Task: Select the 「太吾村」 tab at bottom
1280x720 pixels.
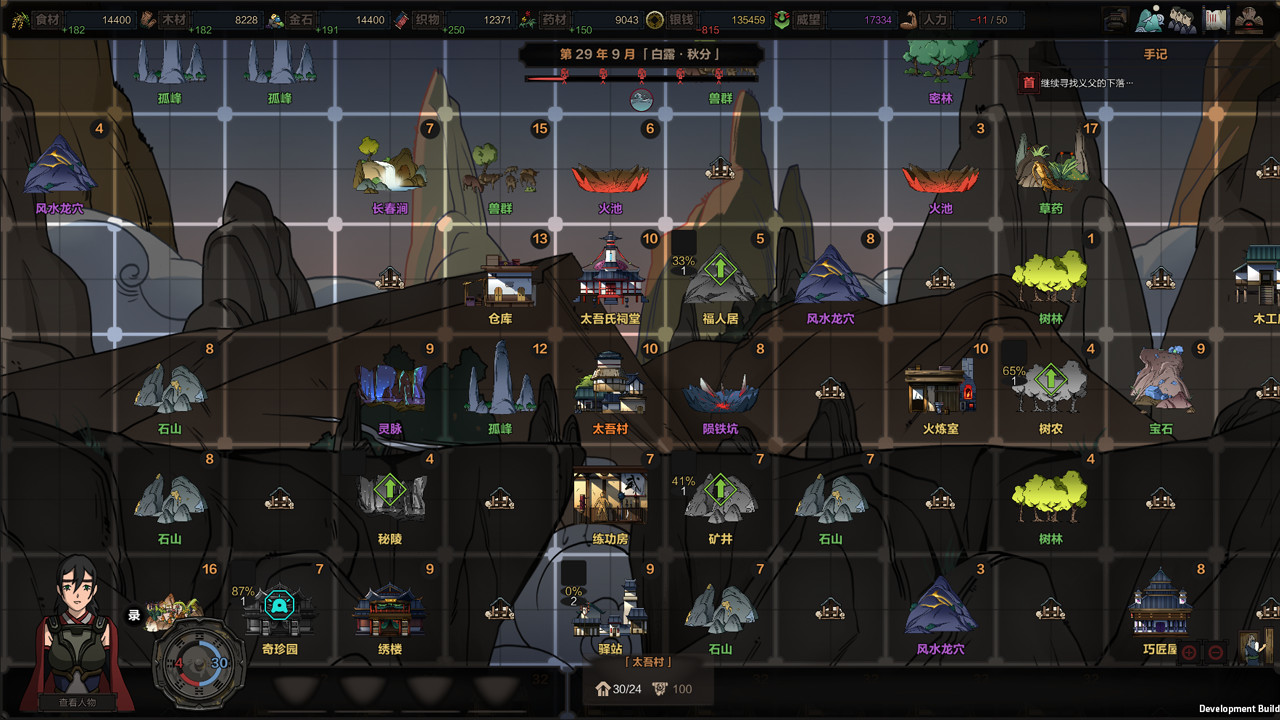Action: (x=646, y=660)
